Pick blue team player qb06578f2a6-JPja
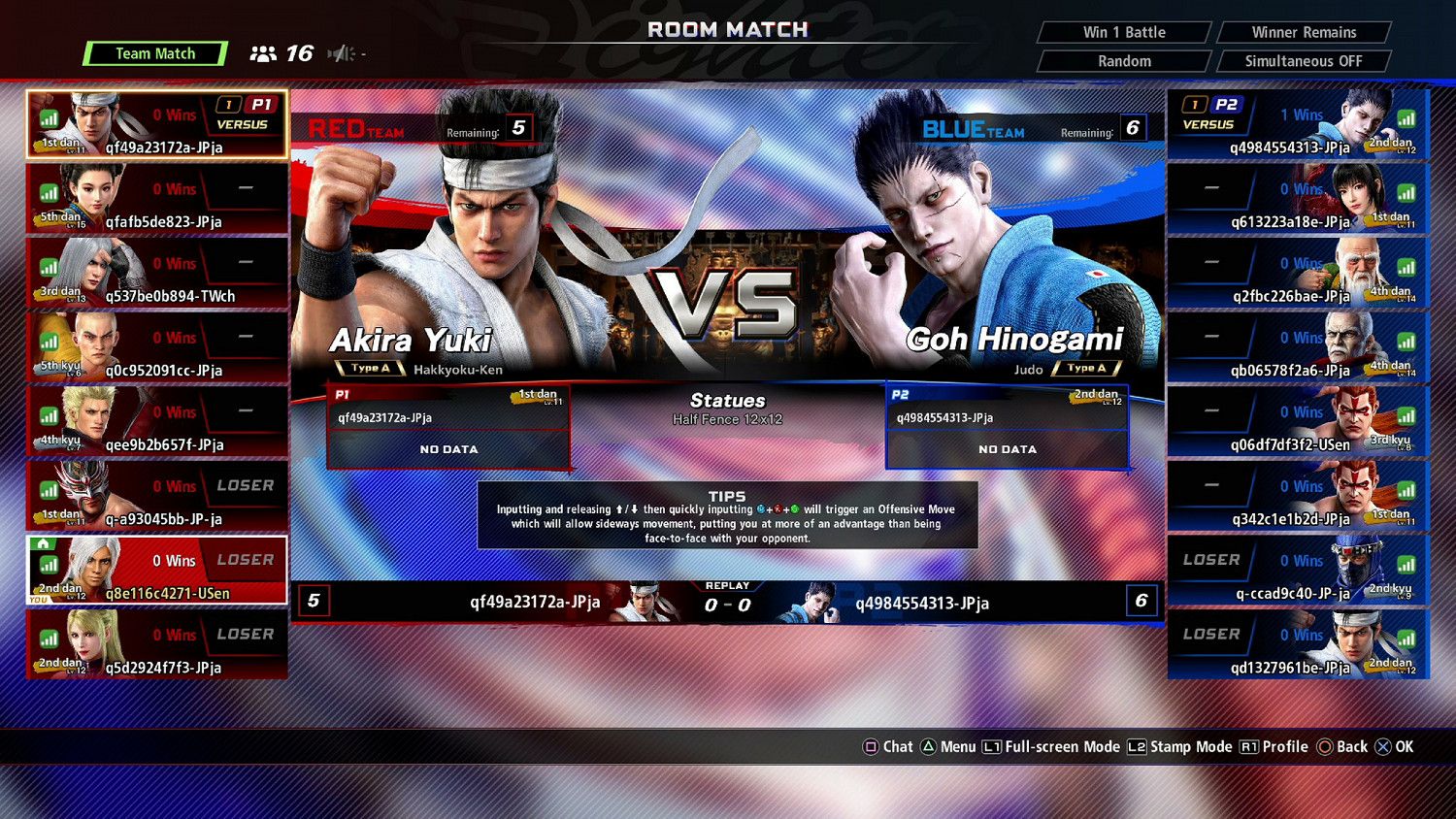Viewport: 1456px width, 819px height. click(1298, 347)
